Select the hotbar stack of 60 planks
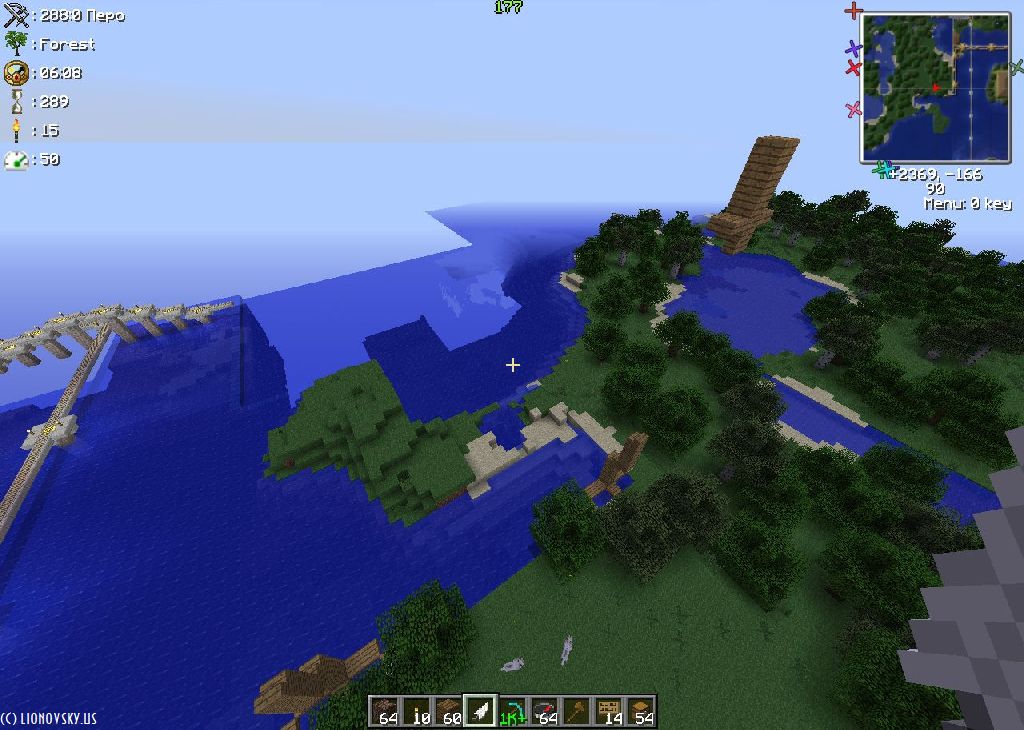This screenshot has width=1024, height=730. [x=449, y=712]
